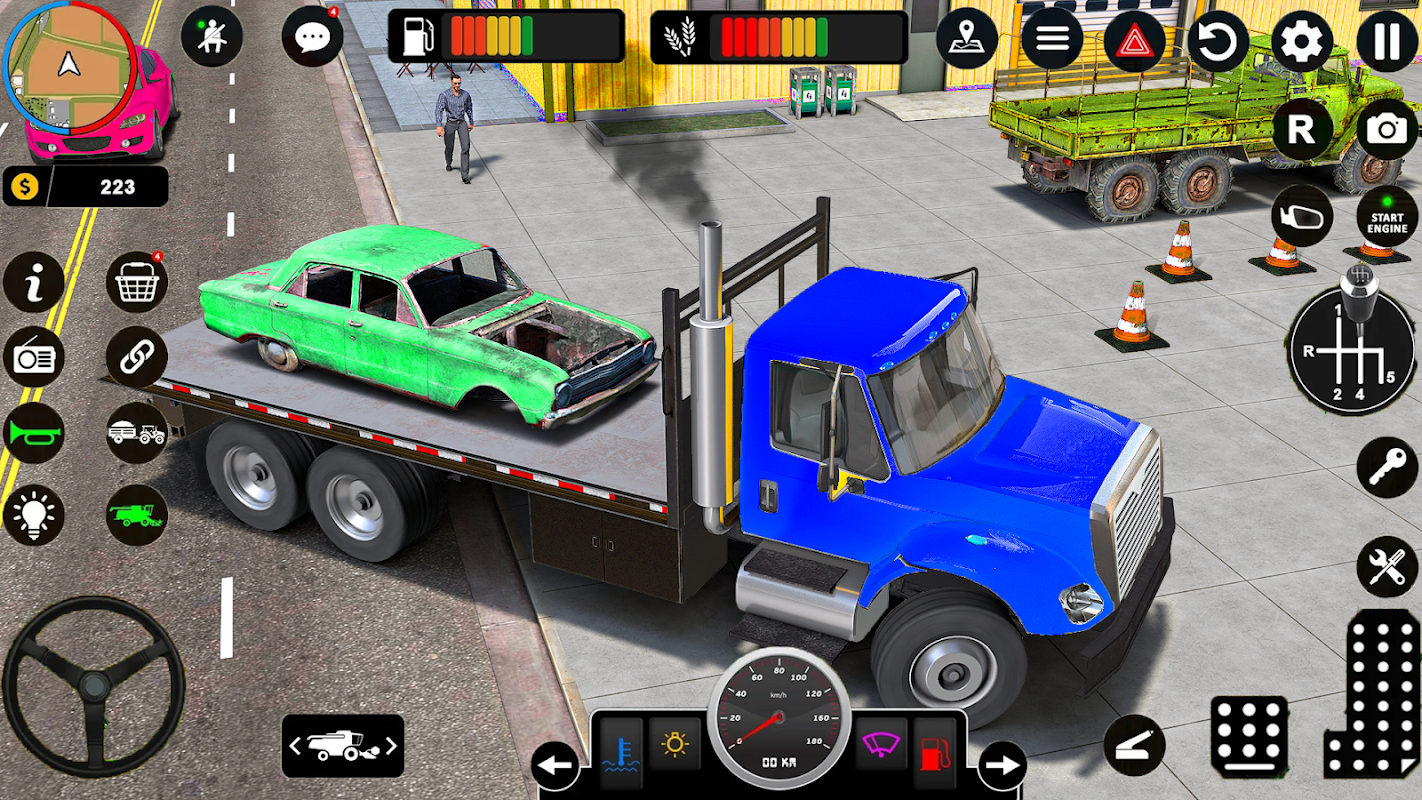Open the chat speech bubble
This screenshot has width=1422, height=800.
[312, 38]
